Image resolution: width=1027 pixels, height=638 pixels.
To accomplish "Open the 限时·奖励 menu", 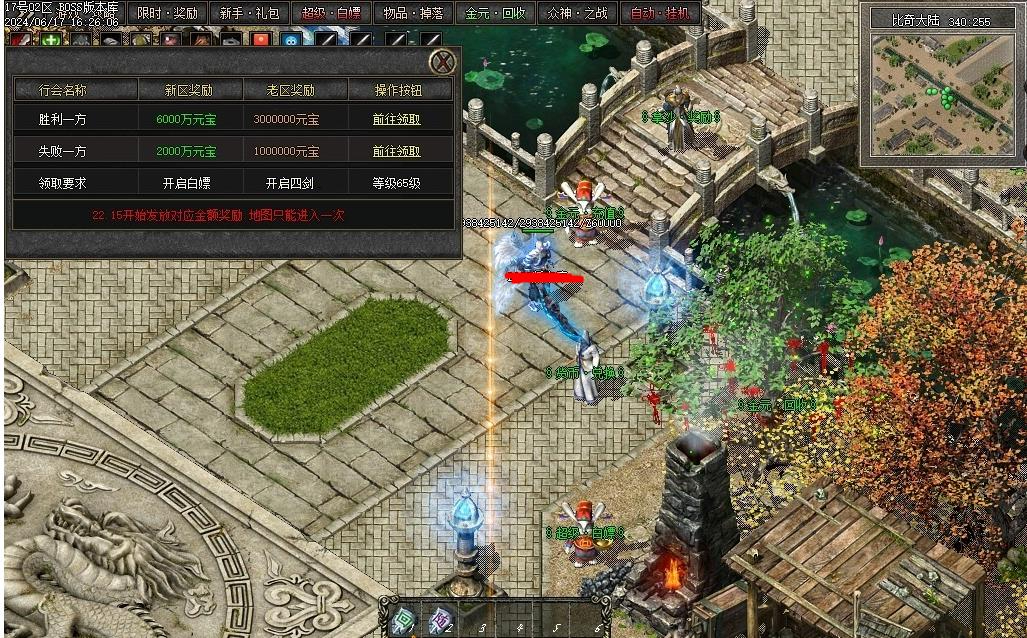I will pos(167,14).
